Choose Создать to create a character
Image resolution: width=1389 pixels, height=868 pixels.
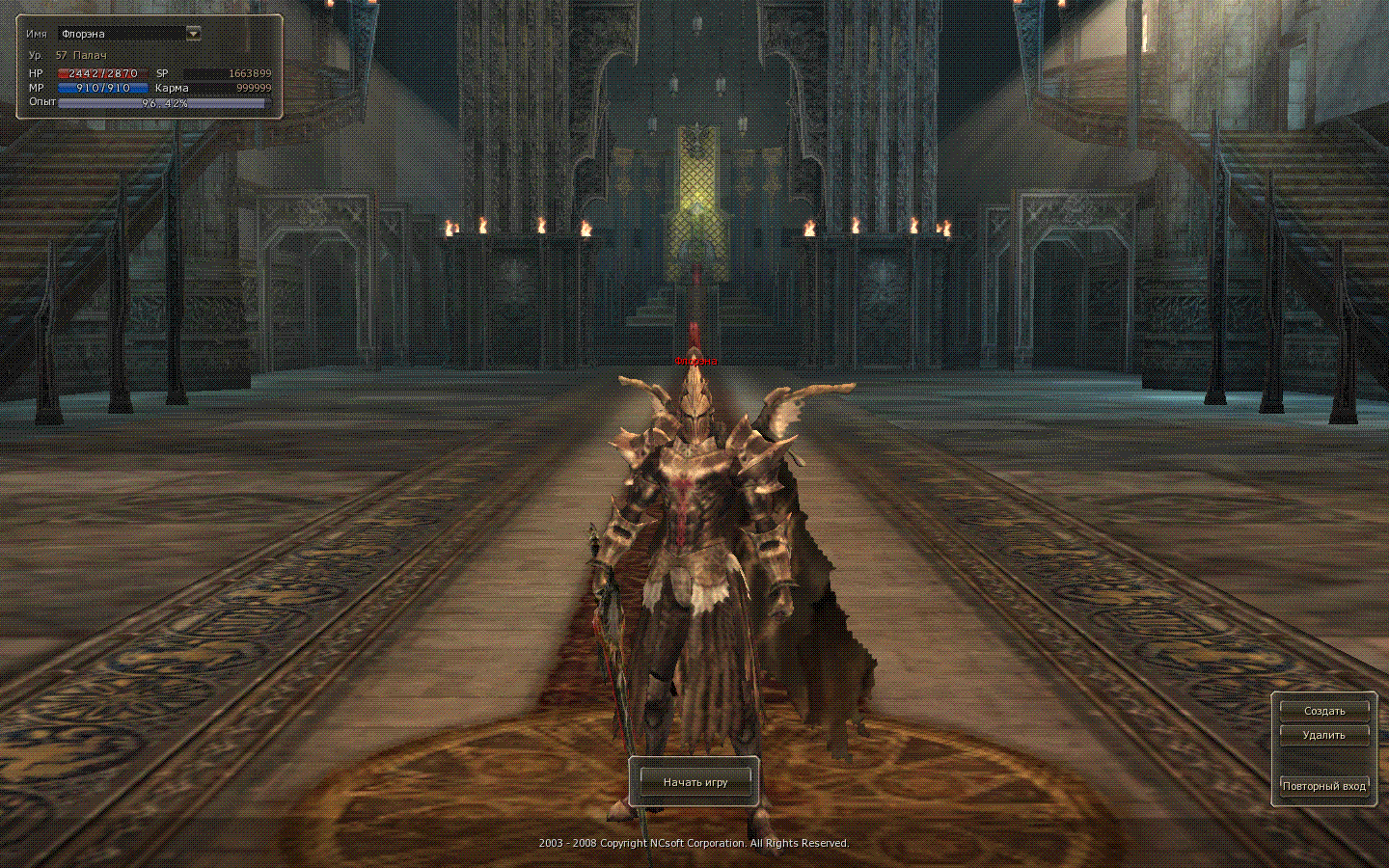click(1323, 711)
